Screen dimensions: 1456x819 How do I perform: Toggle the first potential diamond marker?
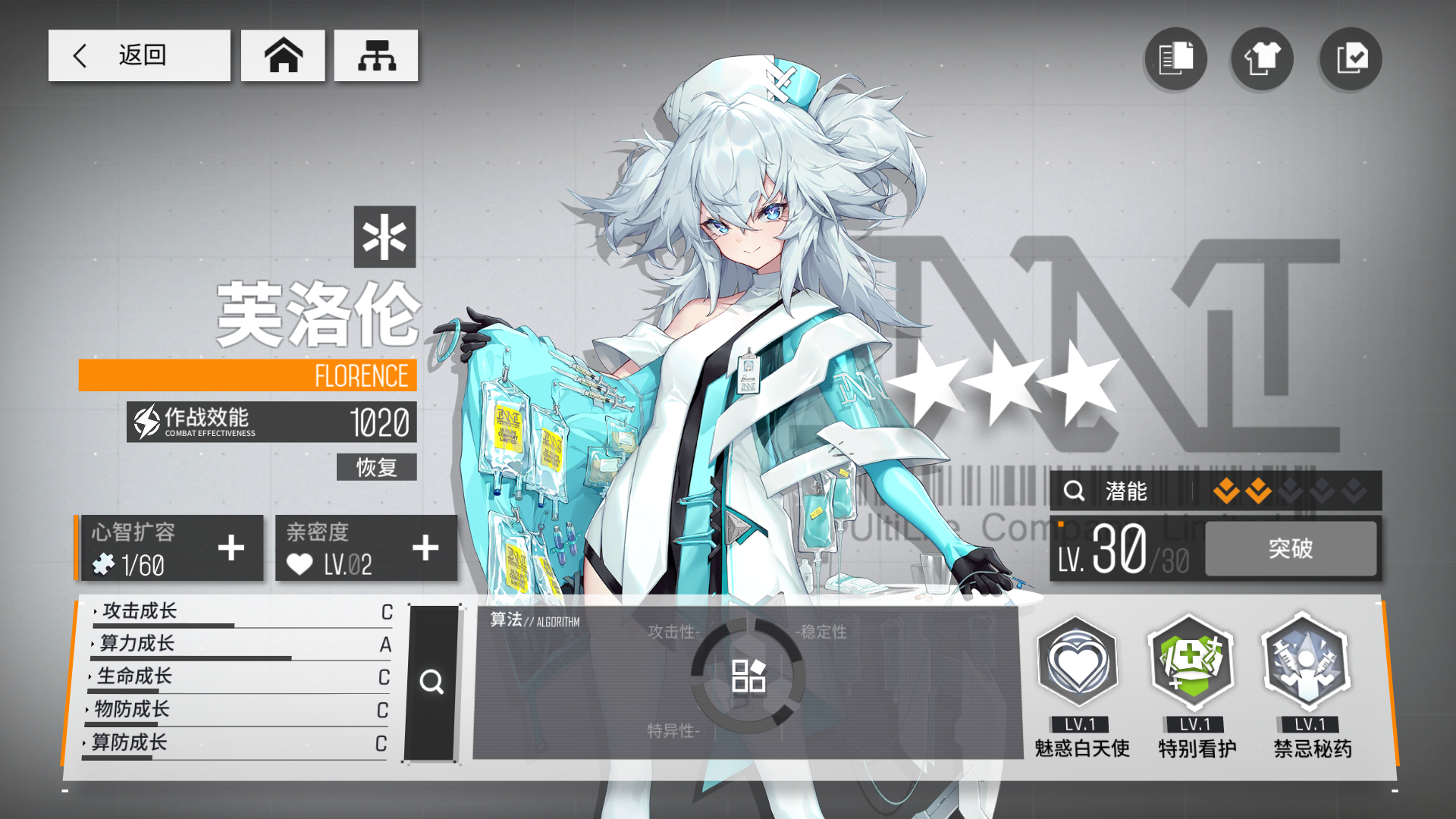1226,491
